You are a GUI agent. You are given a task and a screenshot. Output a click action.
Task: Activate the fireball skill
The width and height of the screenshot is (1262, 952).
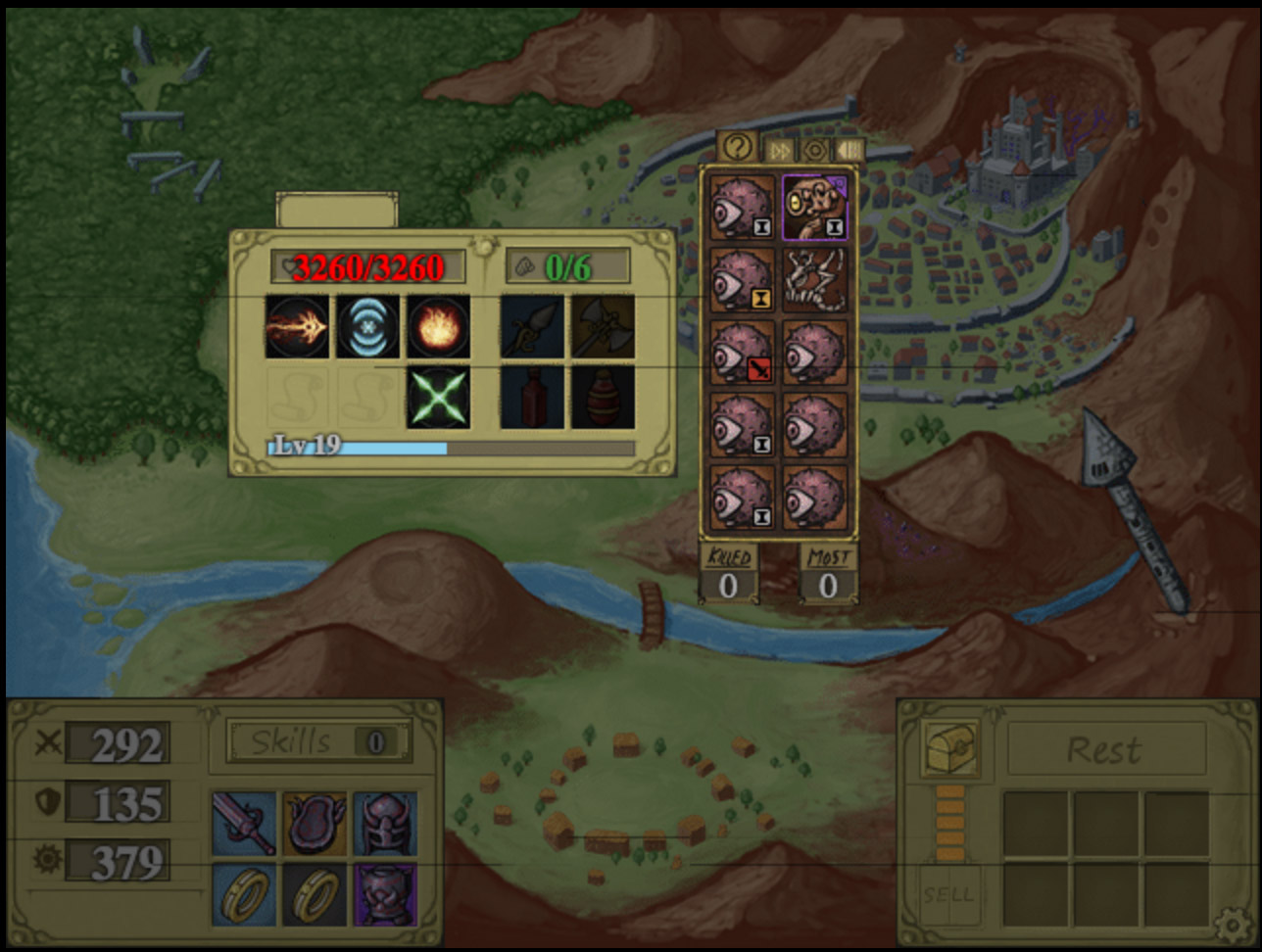[438, 327]
